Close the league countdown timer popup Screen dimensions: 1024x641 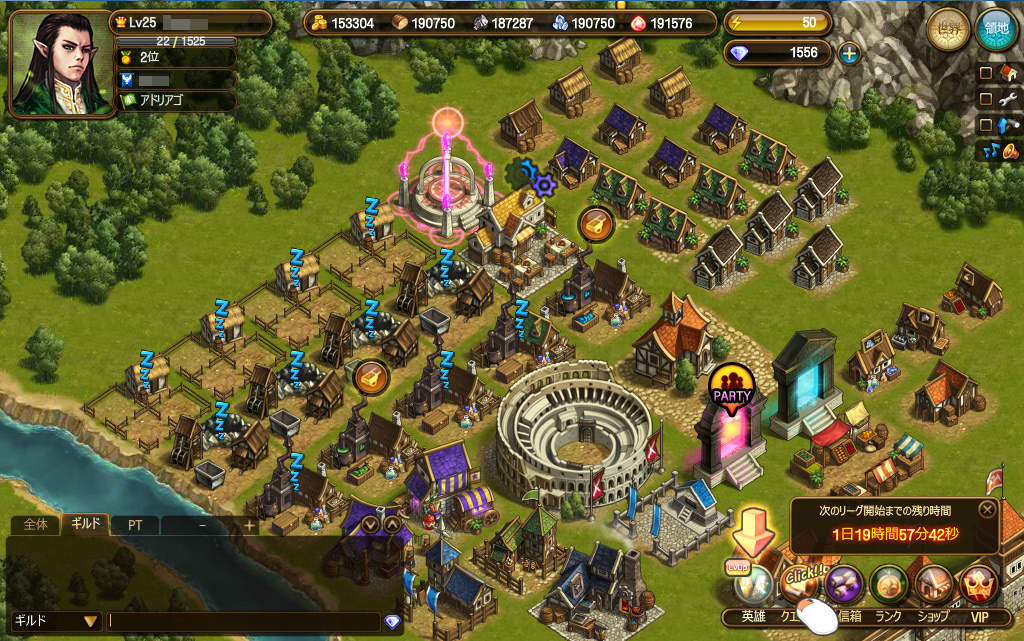click(987, 510)
